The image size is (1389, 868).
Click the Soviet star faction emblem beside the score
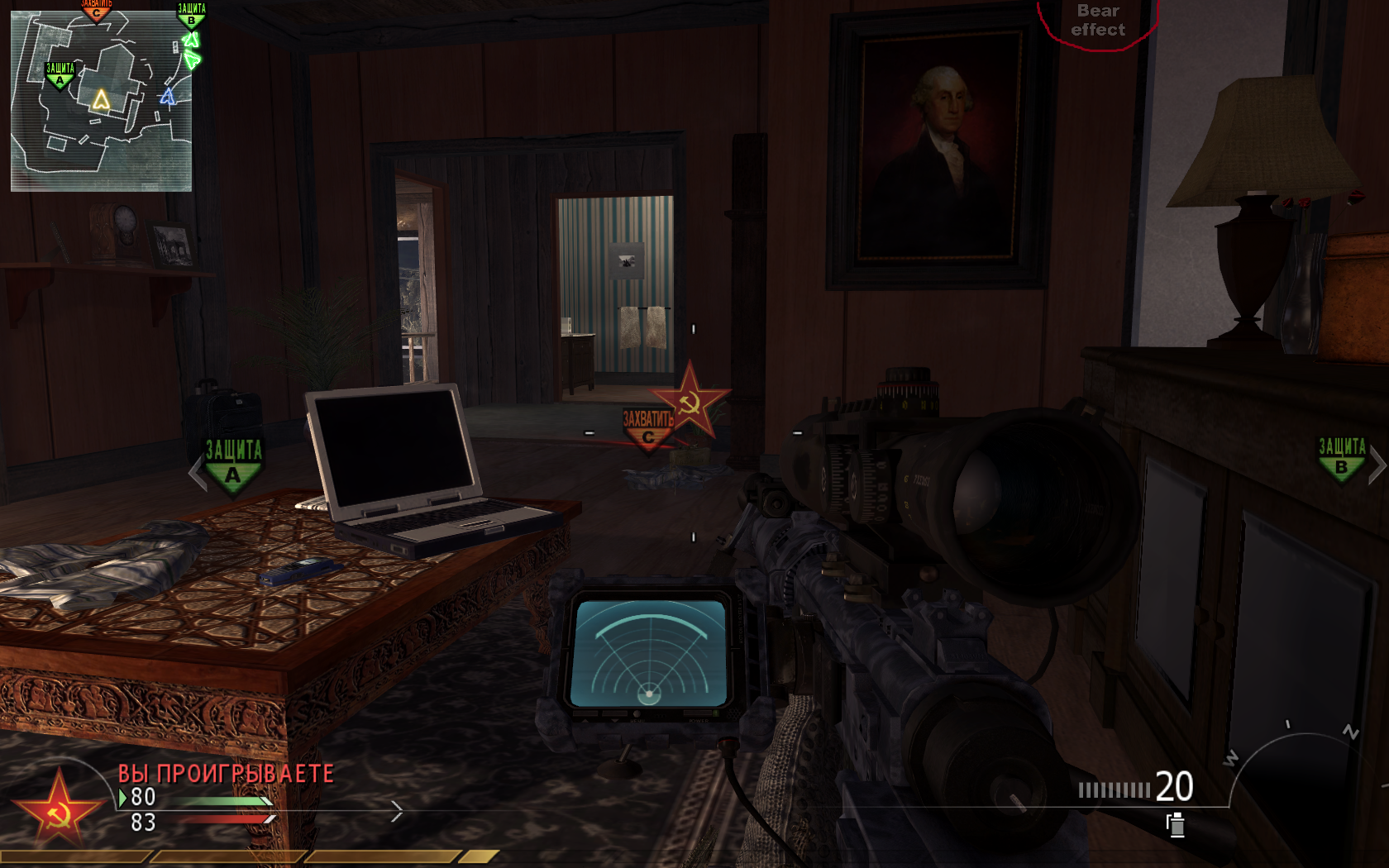58,809
